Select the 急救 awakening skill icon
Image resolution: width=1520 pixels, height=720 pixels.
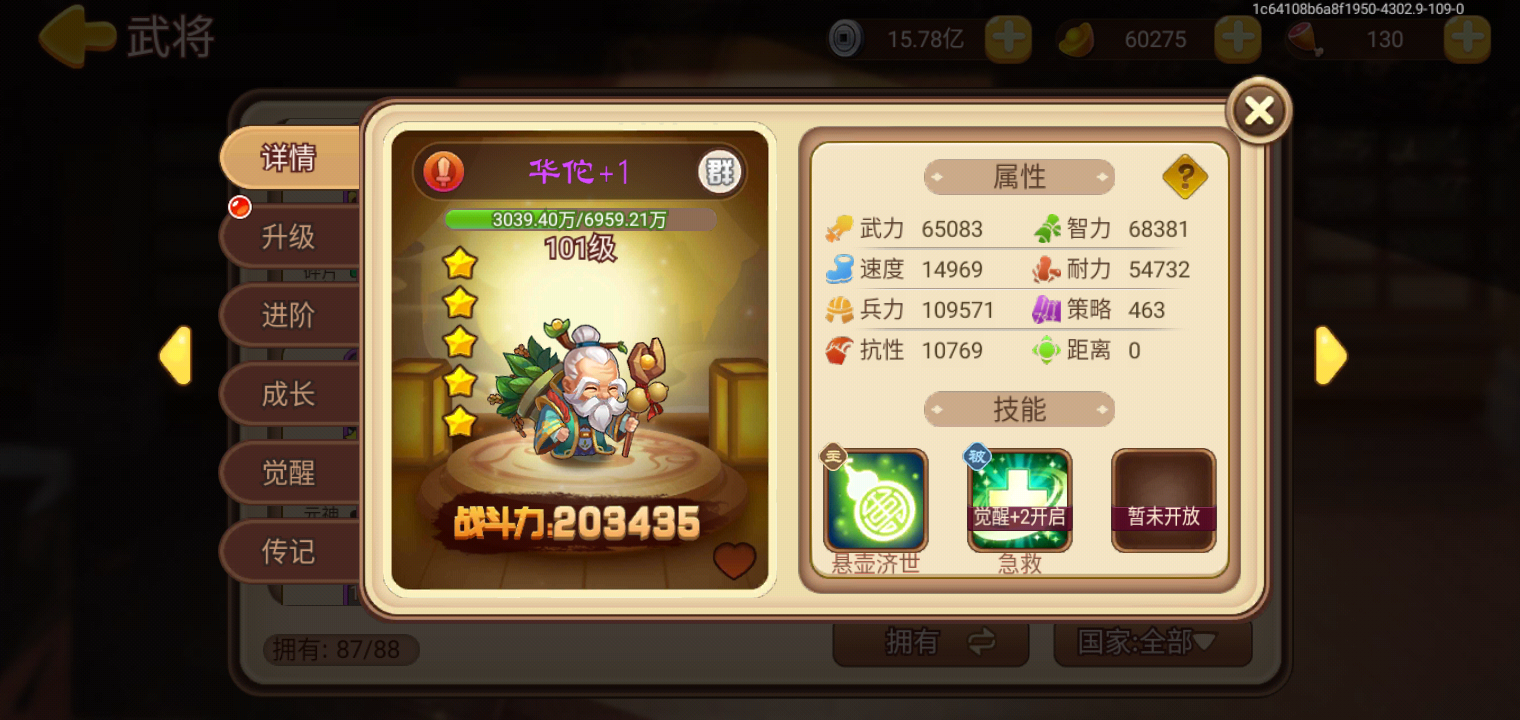tap(1019, 499)
